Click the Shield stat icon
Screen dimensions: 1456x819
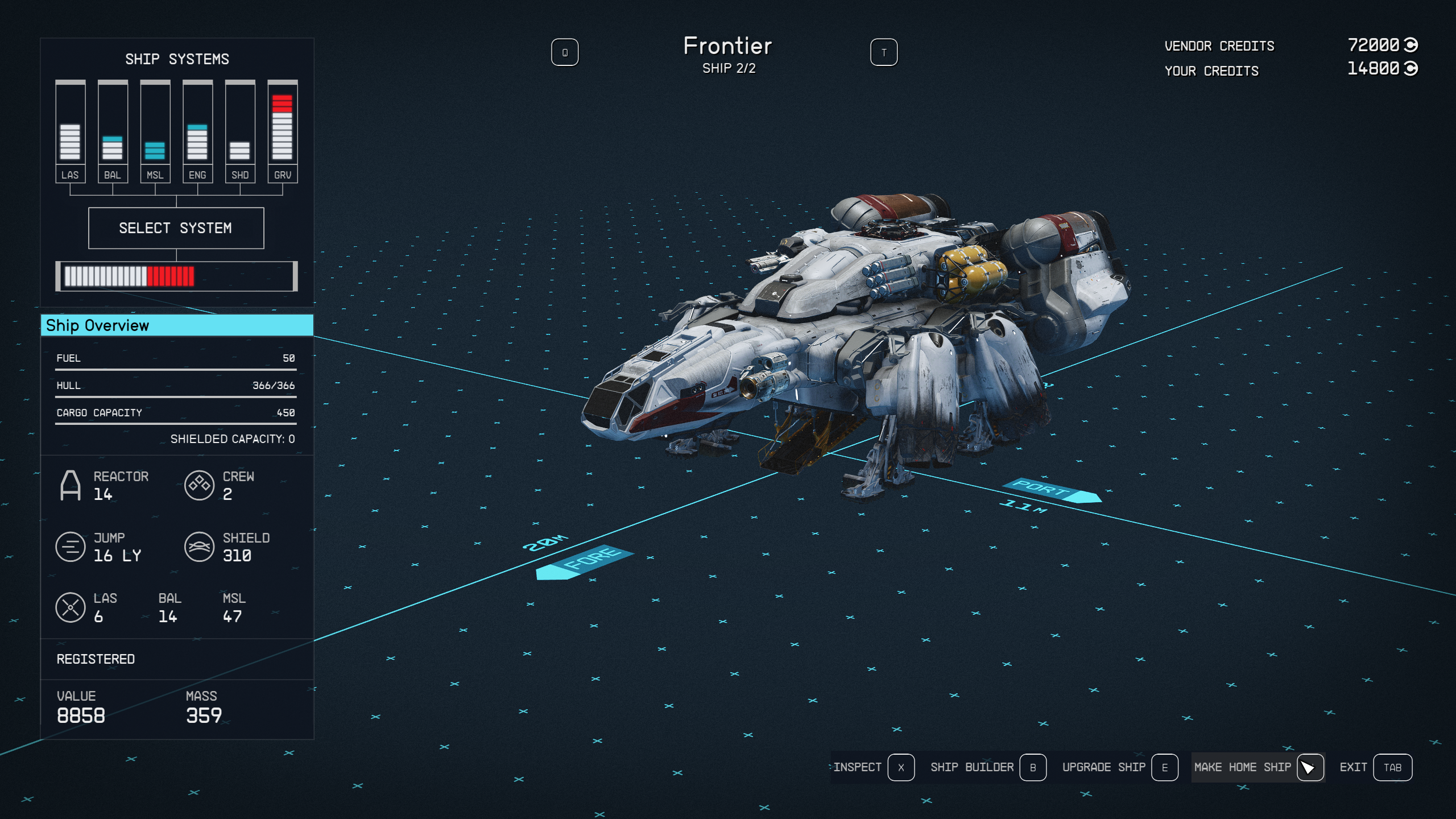200,547
